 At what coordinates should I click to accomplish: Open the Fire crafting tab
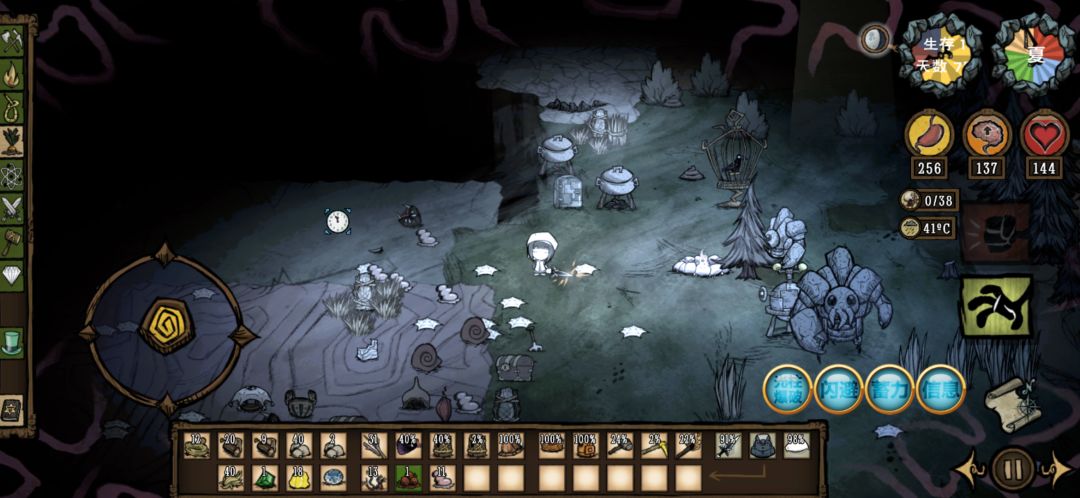(12, 74)
